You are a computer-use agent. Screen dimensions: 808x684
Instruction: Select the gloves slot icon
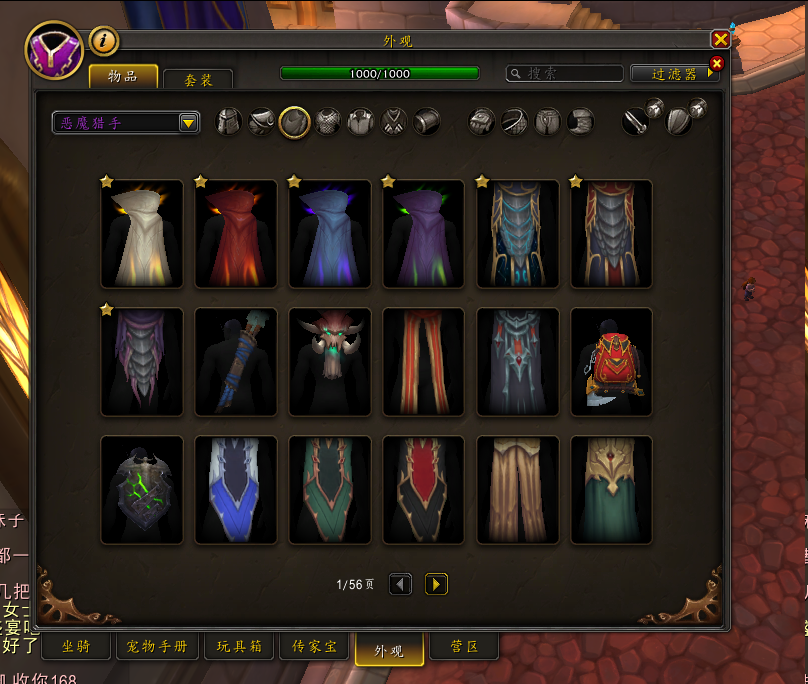point(482,122)
